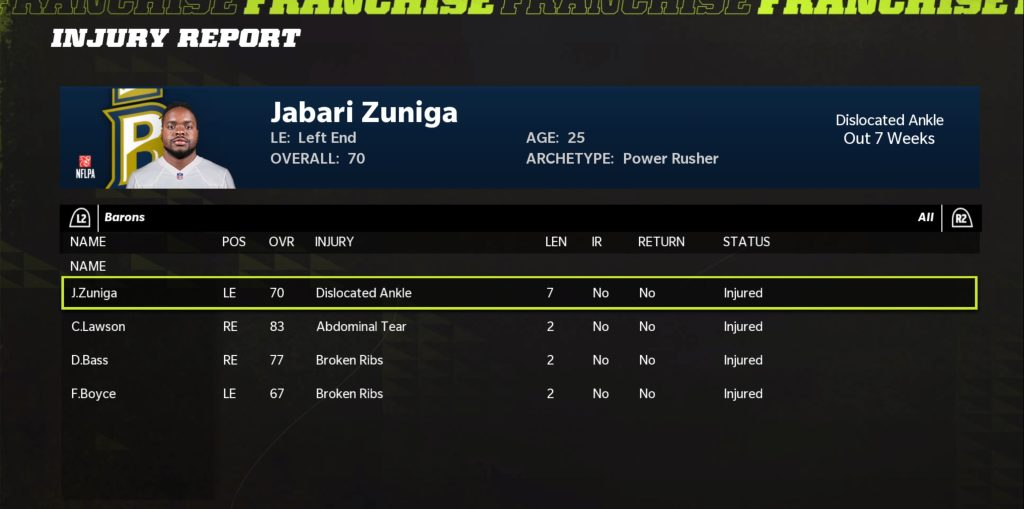Sort by the RETURN column header

coord(661,242)
